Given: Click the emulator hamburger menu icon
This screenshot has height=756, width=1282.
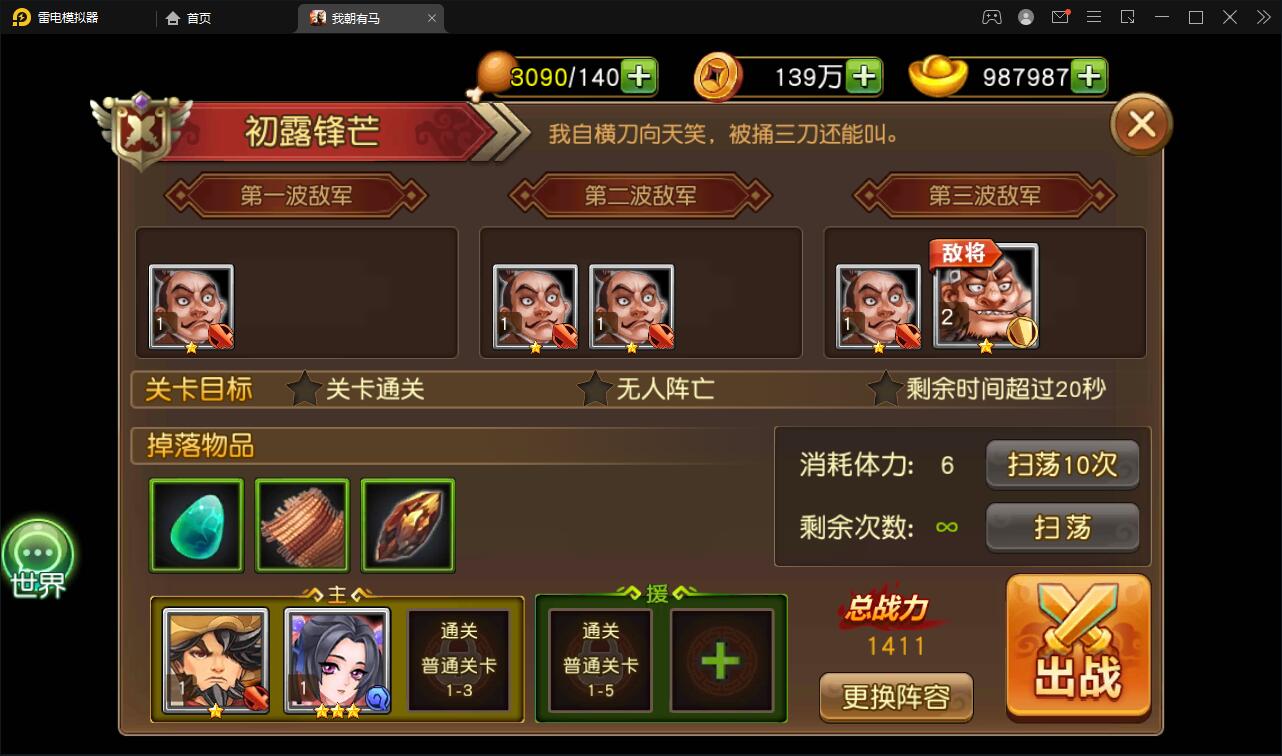Looking at the screenshot, I should (x=1094, y=17).
